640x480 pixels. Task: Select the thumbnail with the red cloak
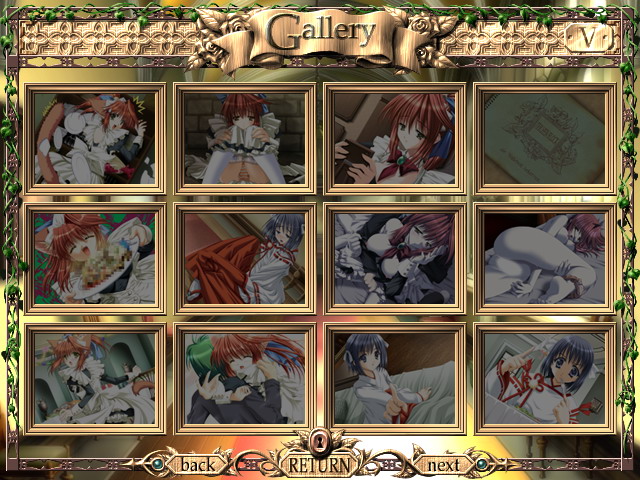(245, 258)
